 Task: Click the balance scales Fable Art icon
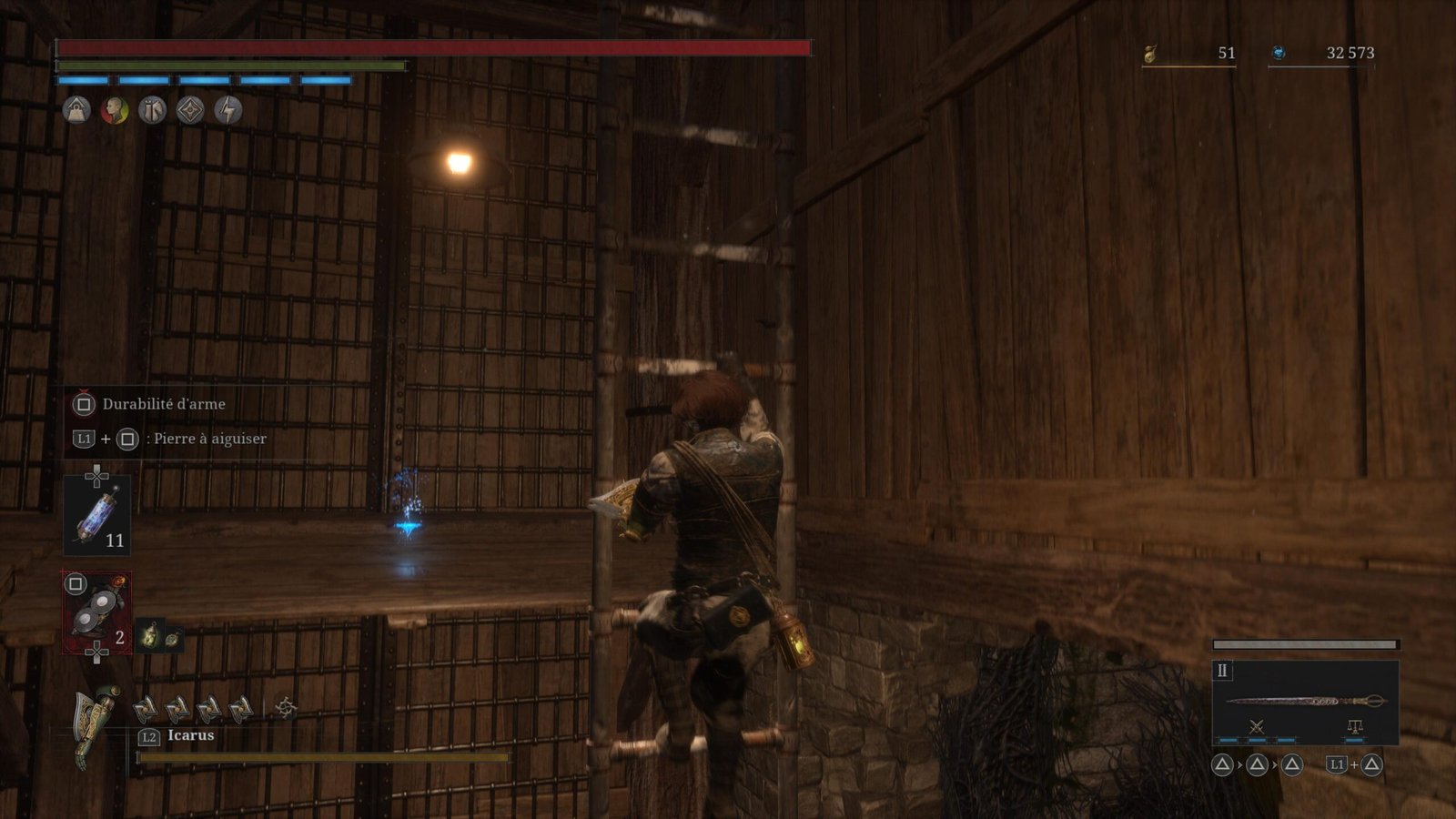pos(1355,726)
